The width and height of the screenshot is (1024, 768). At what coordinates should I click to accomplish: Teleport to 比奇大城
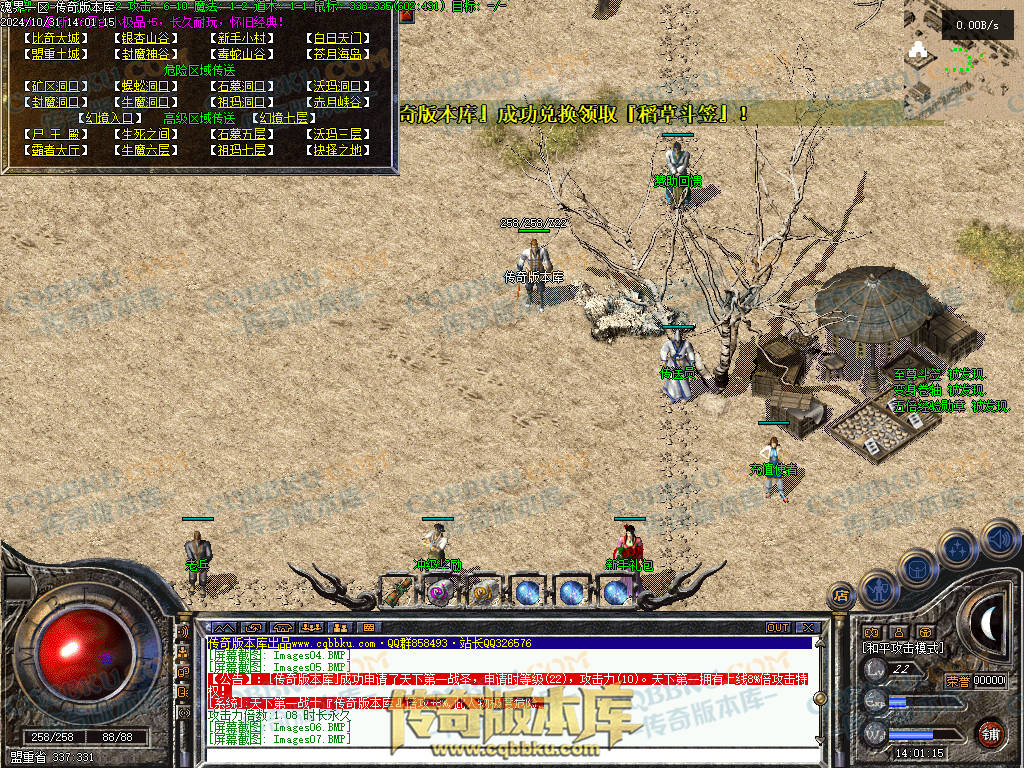click(x=55, y=38)
